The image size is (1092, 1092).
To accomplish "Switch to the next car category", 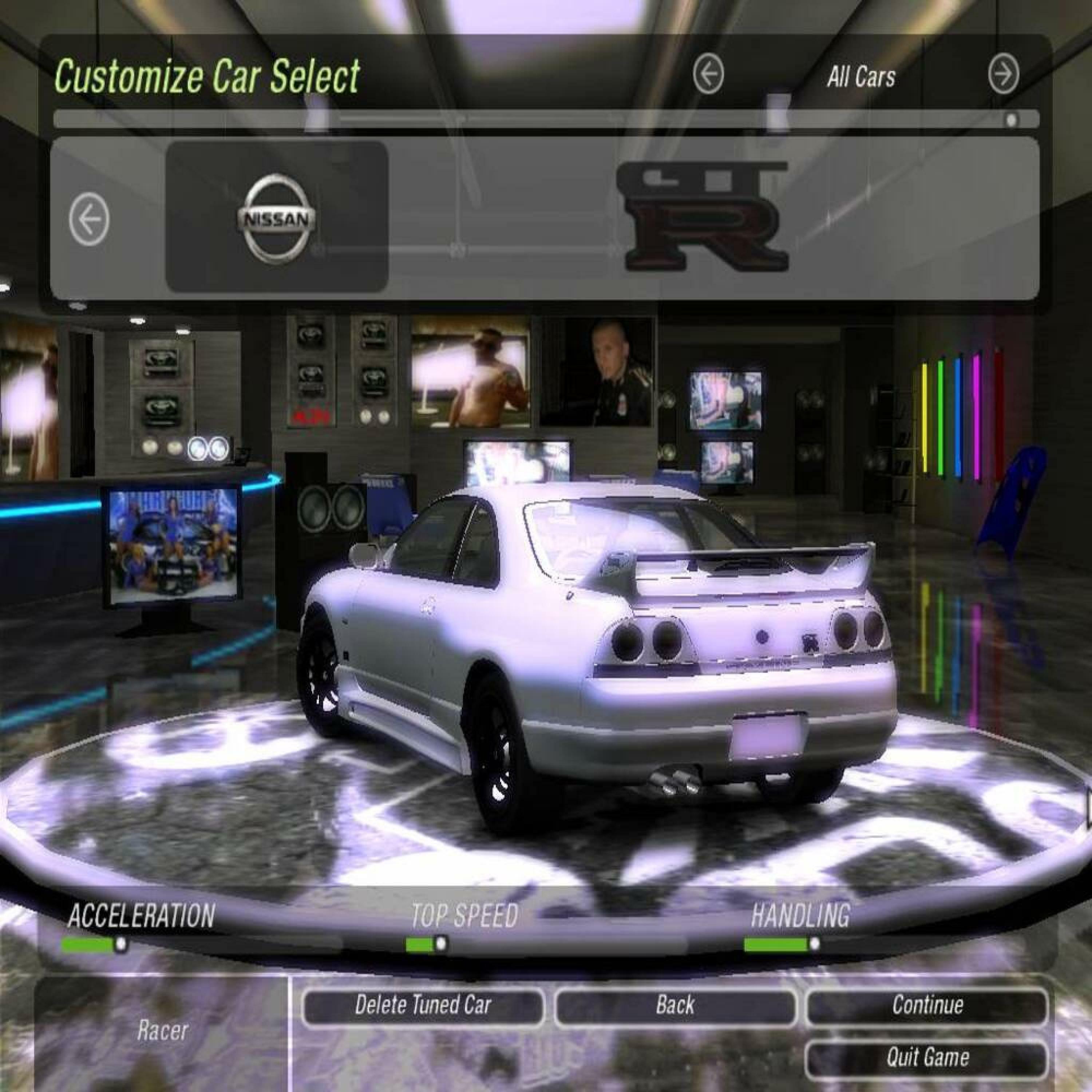I will click(x=1004, y=74).
